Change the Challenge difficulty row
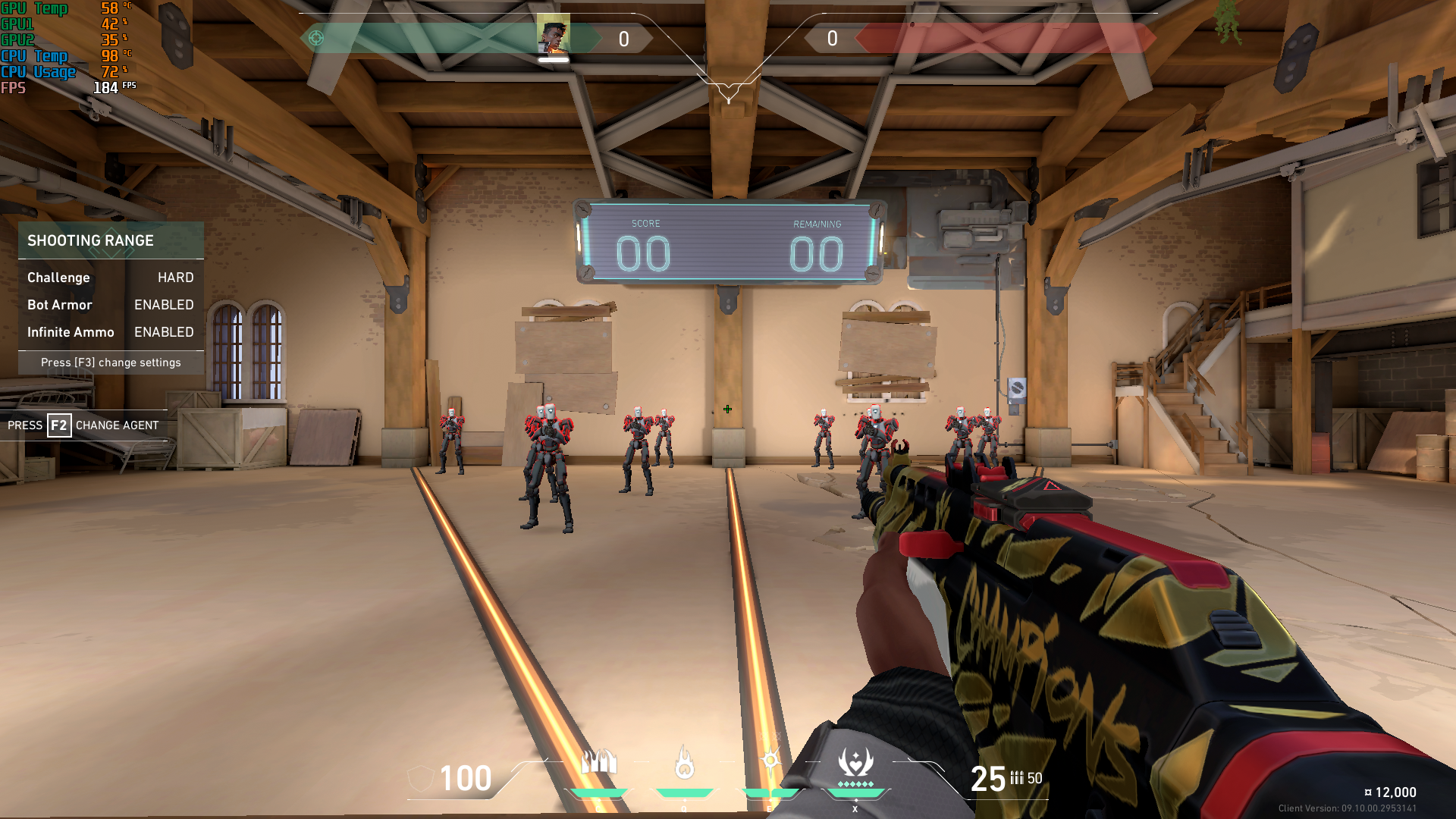This screenshot has height=819, width=1456. pos(111,278)
